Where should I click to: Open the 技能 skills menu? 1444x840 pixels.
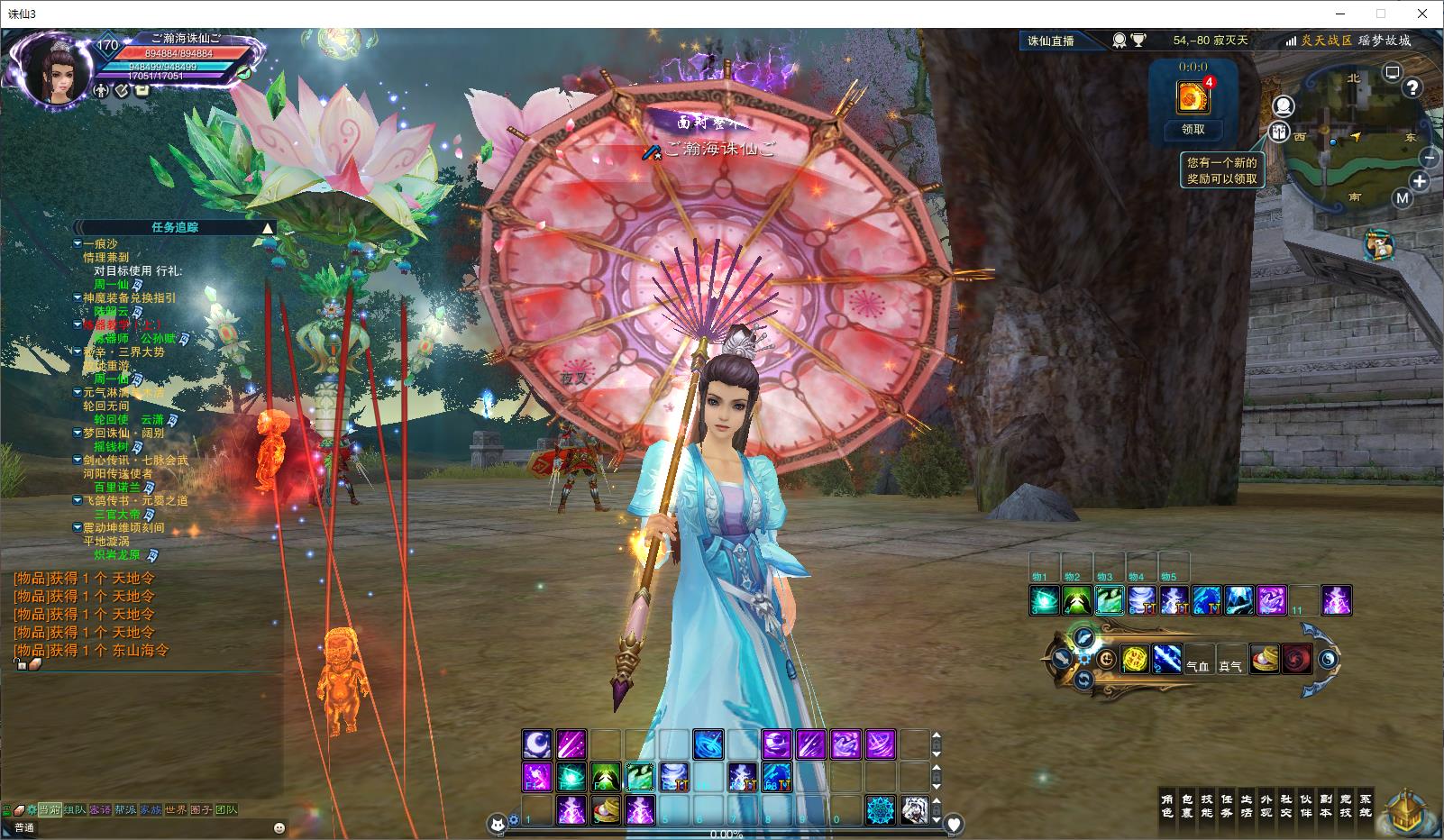[1207, 806]
